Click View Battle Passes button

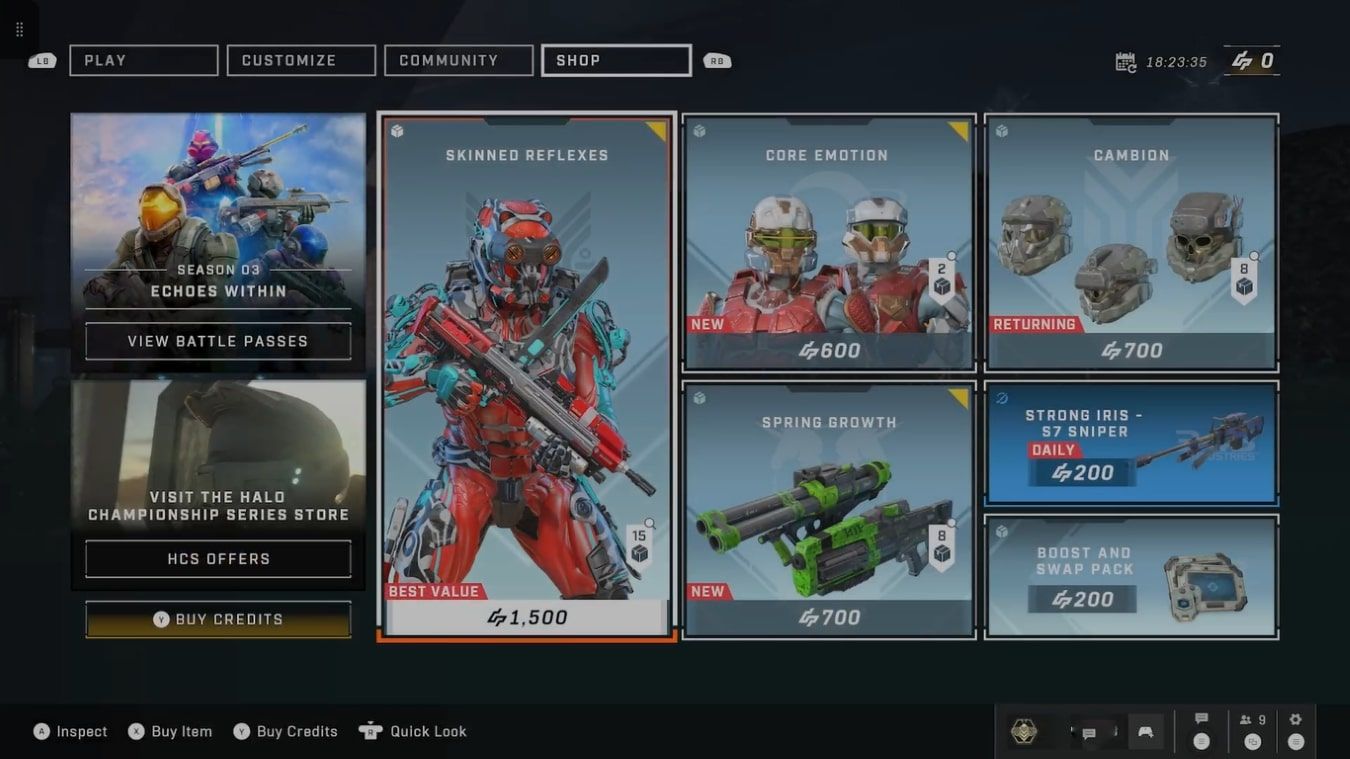(218, 341)
